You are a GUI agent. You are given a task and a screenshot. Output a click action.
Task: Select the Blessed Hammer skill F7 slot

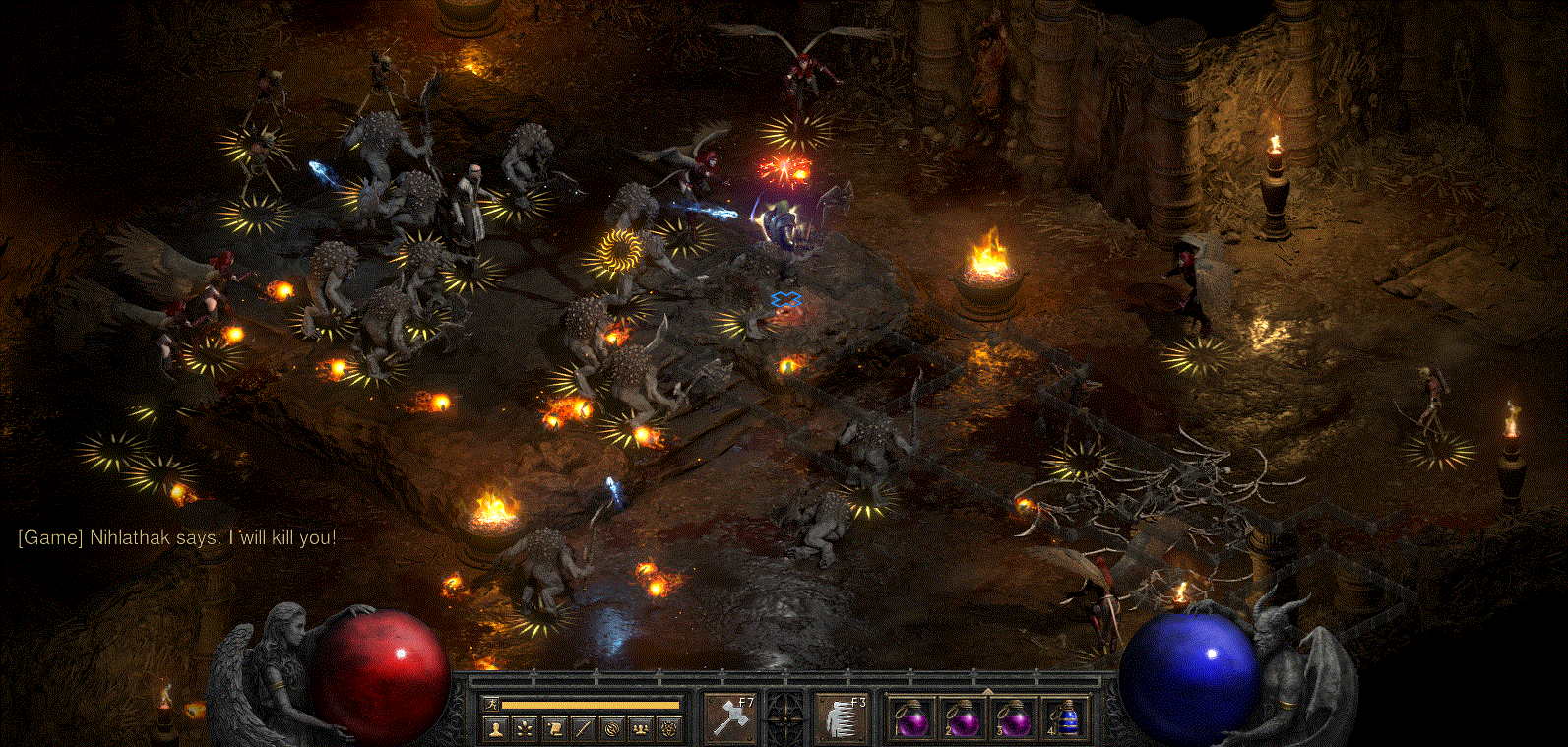pyautogui.click(x=731, y=717)
